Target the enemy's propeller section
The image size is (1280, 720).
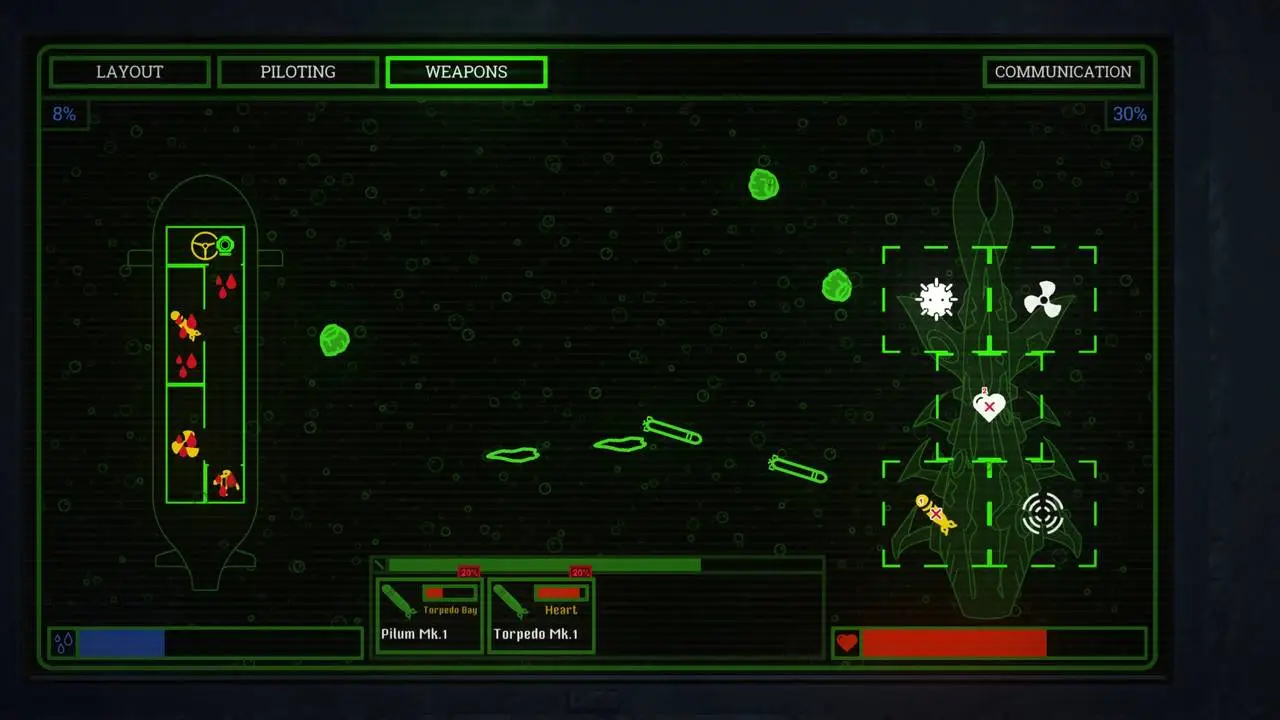(x=1042, y=299)
